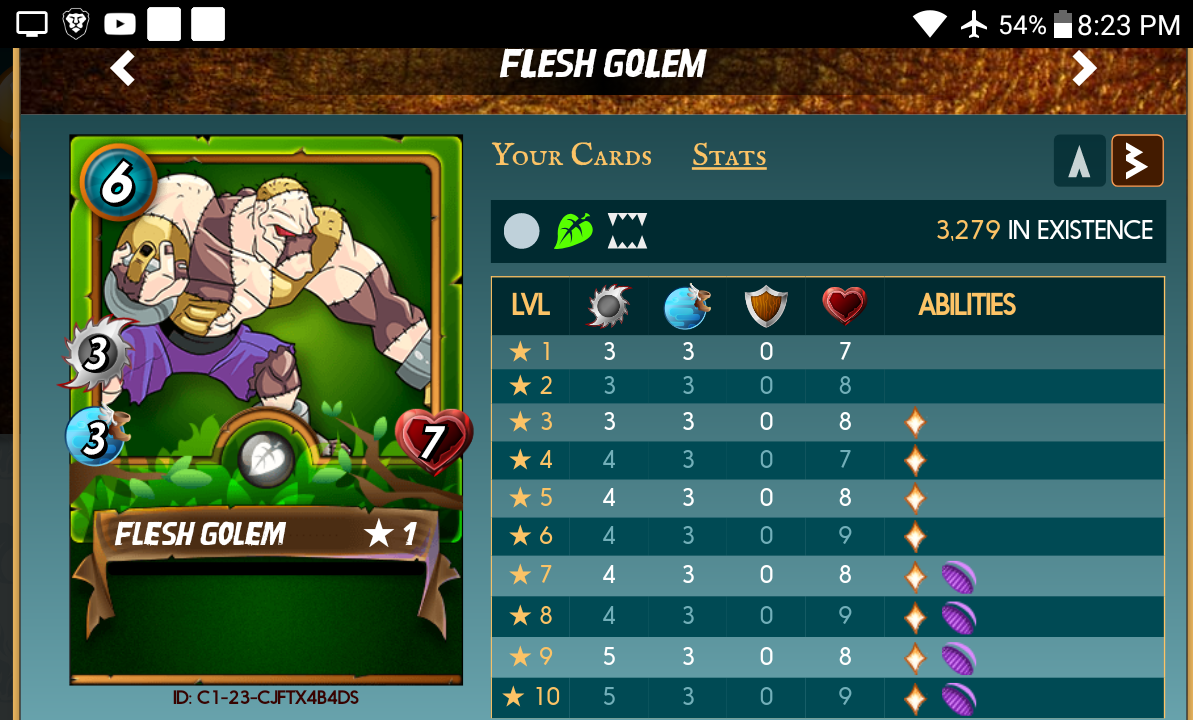Go to the next card with right arrow
Image resolution: width=1193 pixels, height=720 pixels.
click(x=1084, y=68)
